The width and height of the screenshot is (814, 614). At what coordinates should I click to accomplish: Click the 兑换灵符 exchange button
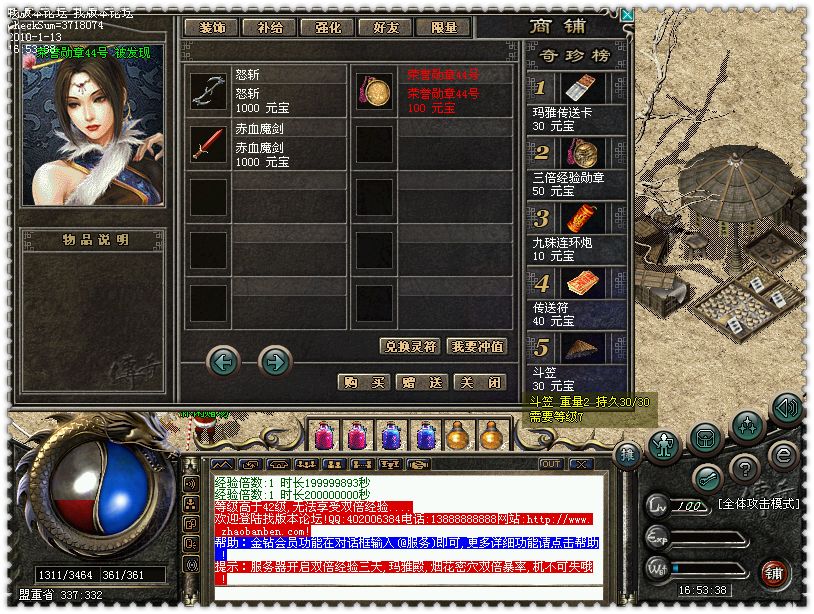coord(410,346)
